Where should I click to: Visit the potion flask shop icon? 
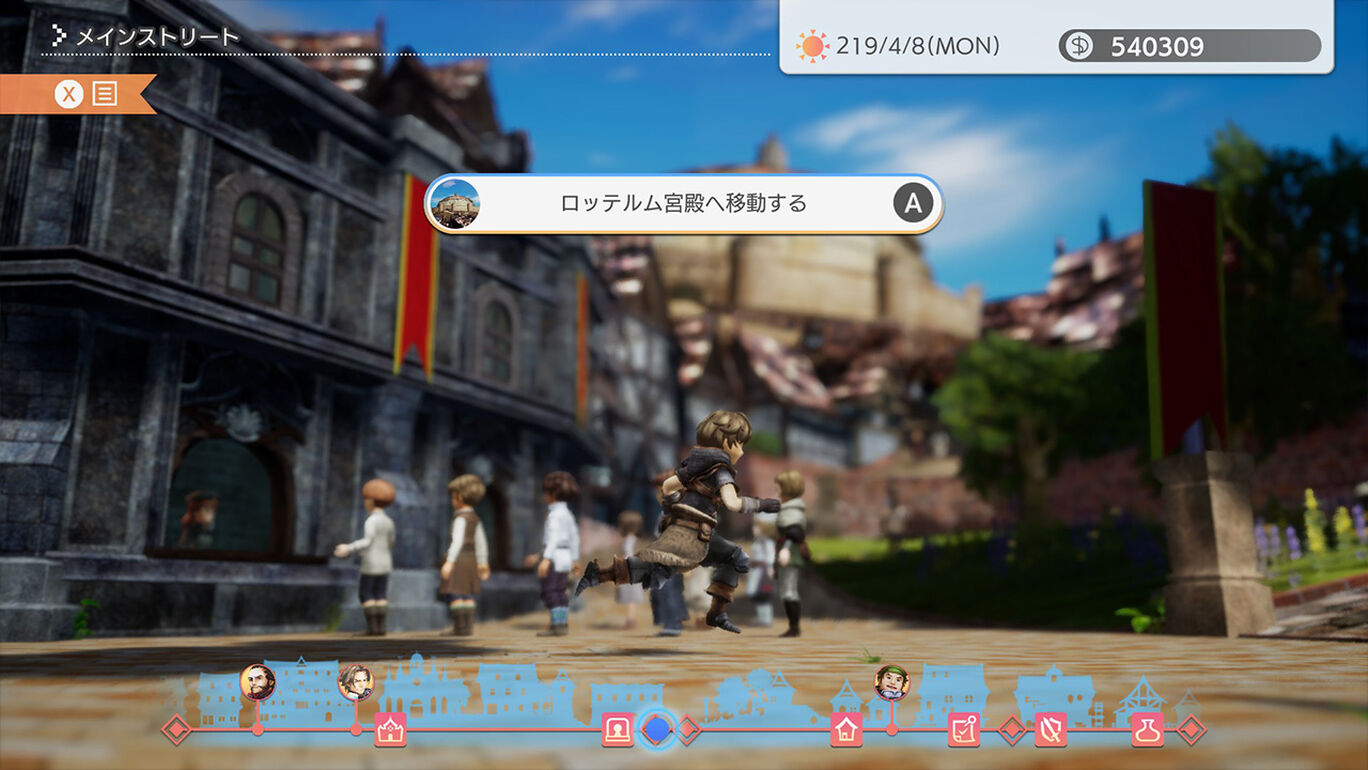click(x=1147, y=730)
